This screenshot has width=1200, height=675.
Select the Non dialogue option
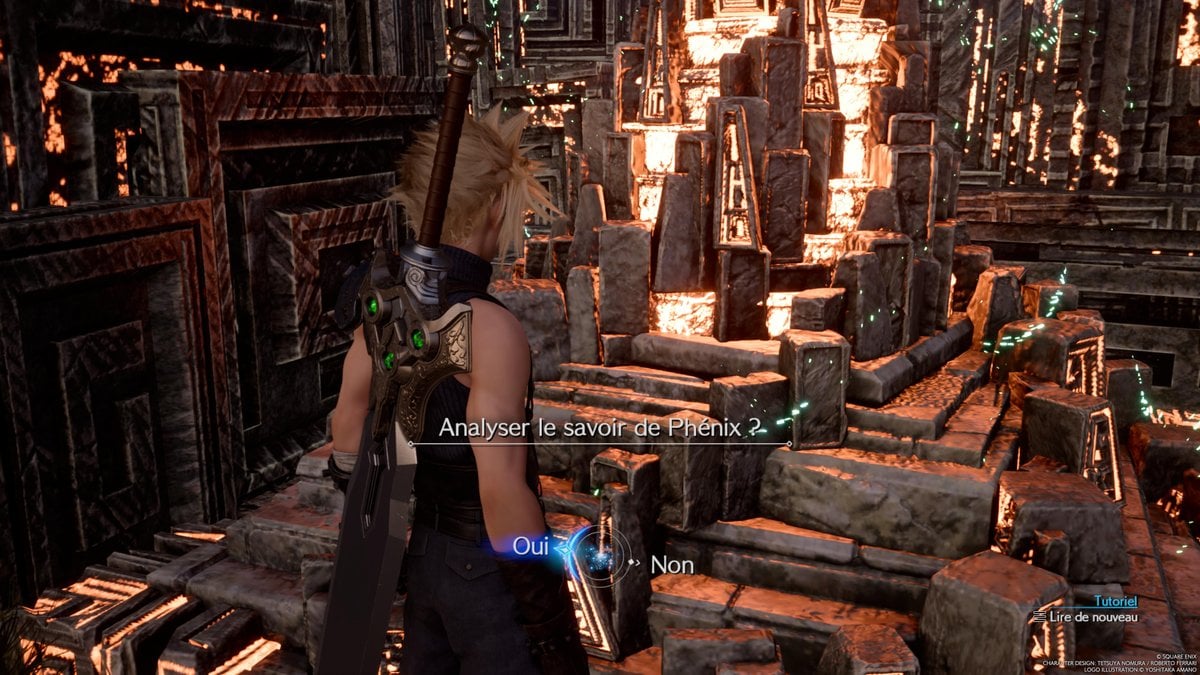click(x=672, y=565)
